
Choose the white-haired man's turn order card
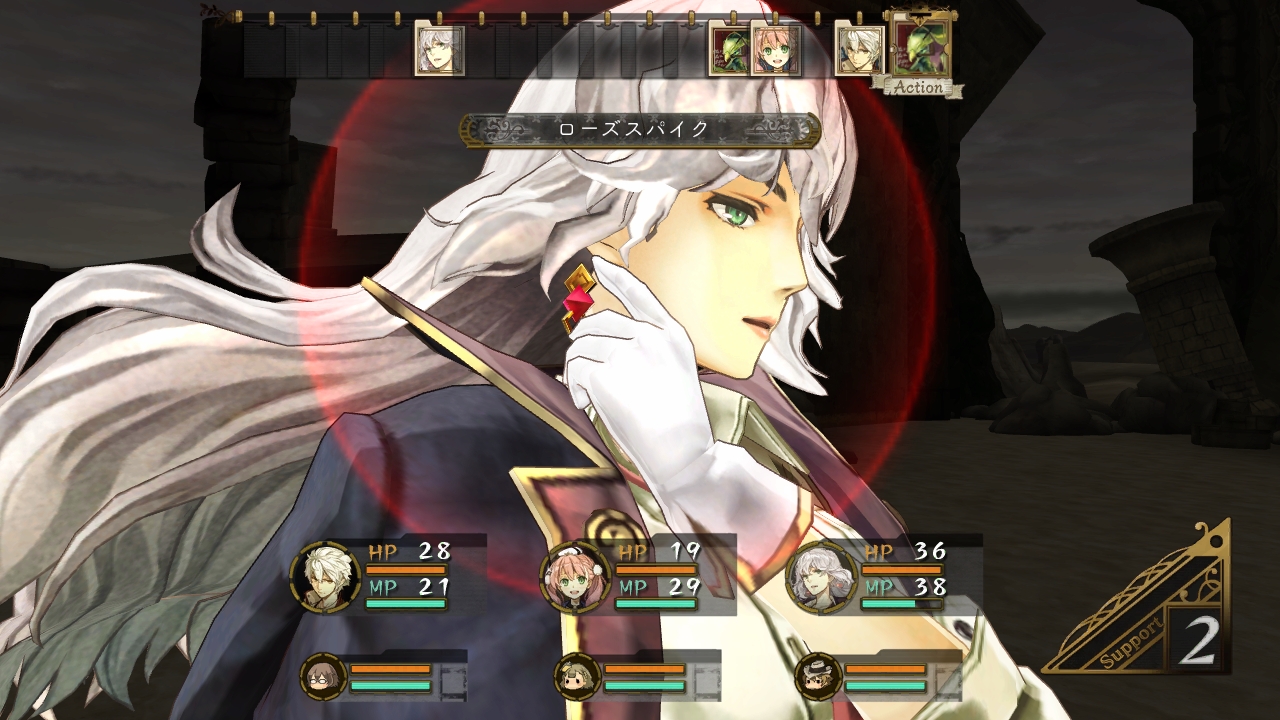(x=859, y=52)
